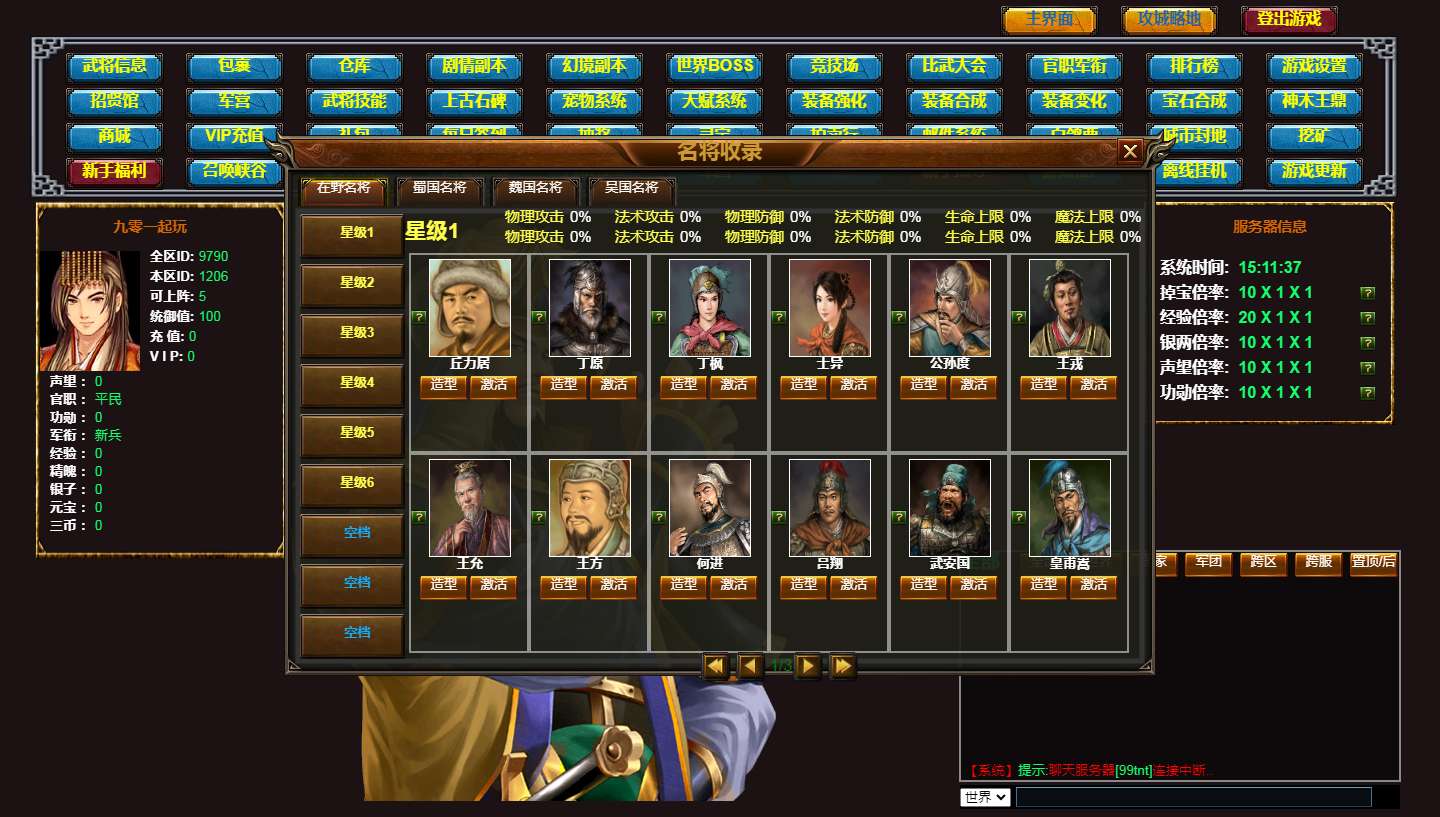
Task: Activate the general 丘力居
Action: pos(493,385)
